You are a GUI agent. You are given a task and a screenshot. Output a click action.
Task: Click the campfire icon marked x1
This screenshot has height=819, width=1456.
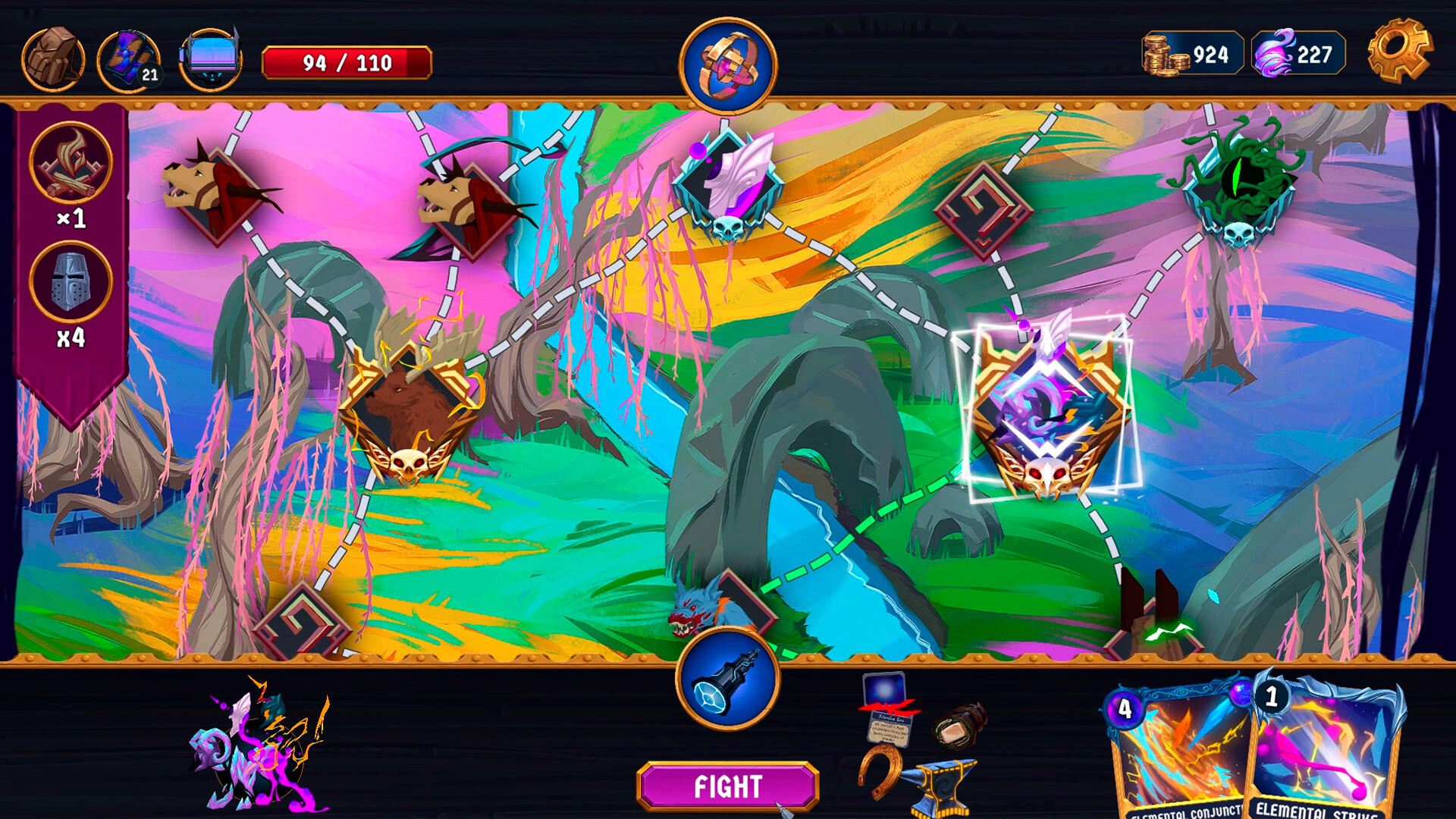click(70, 163)
